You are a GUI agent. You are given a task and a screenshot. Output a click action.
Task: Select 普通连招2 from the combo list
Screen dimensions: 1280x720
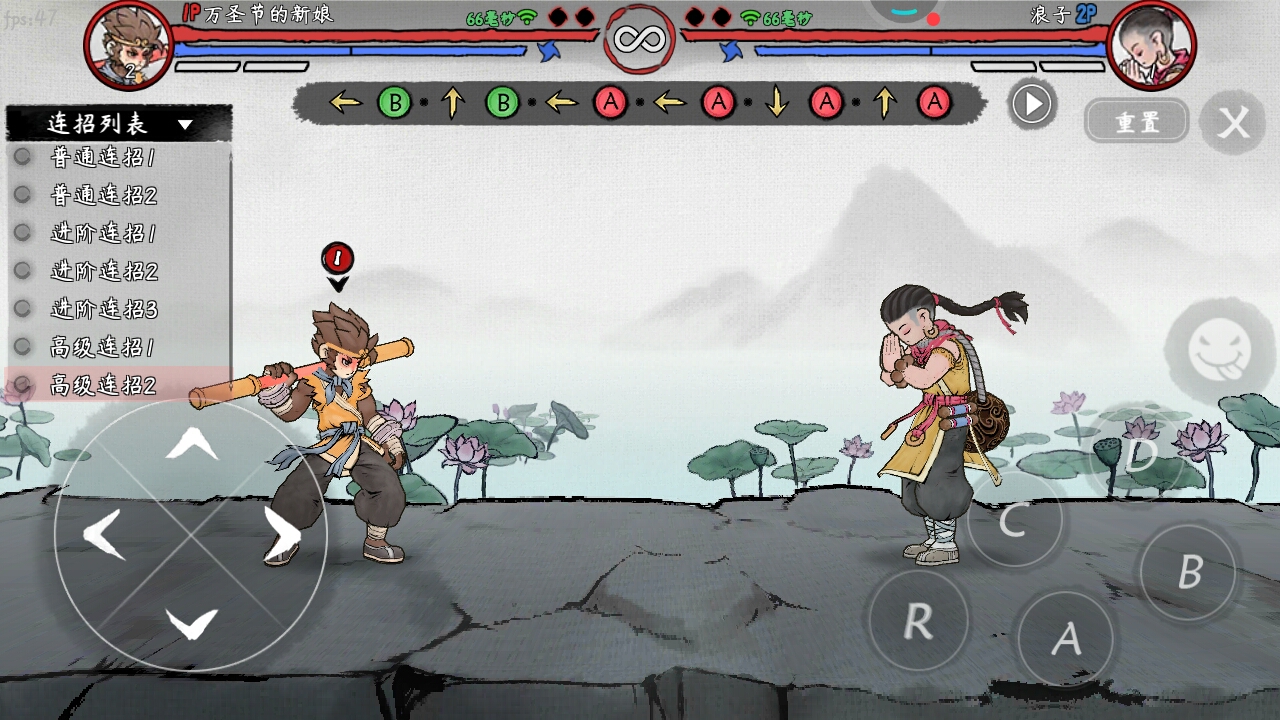tap(104, 195)
